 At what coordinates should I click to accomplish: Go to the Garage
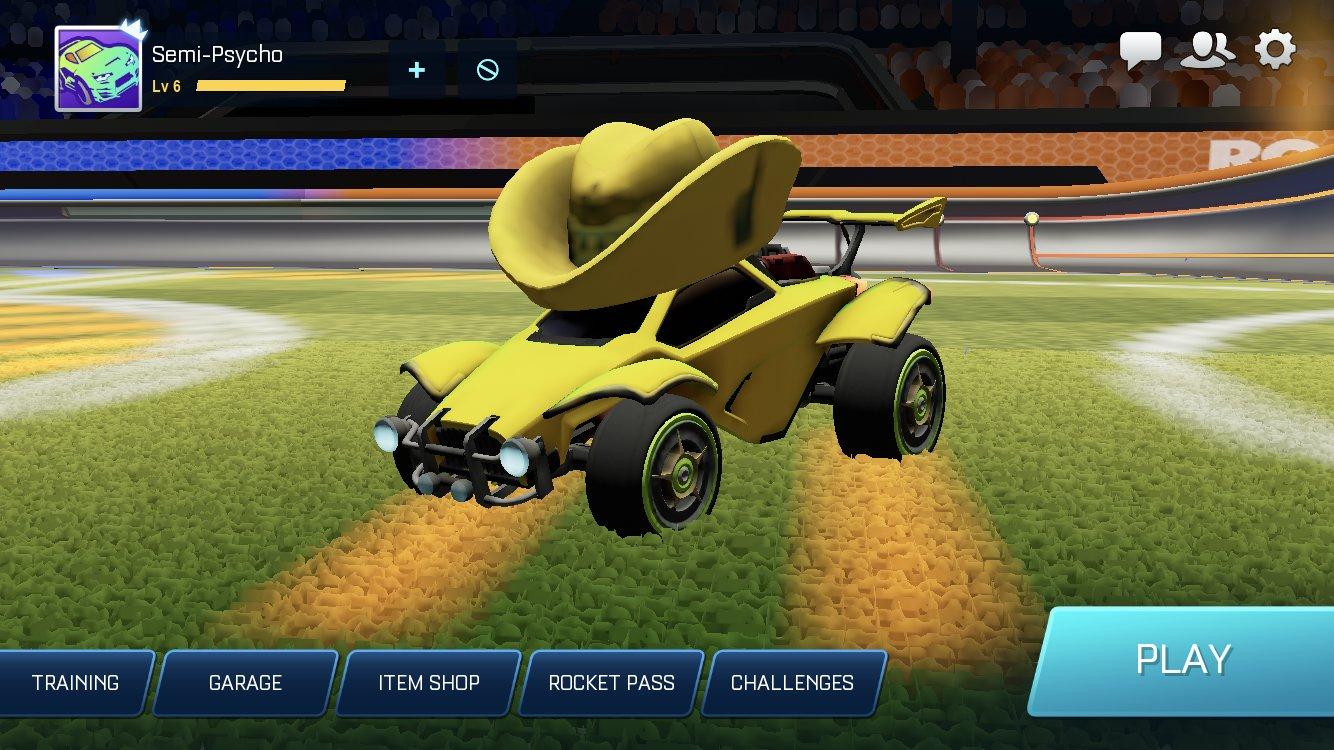[x=245, y=683]
